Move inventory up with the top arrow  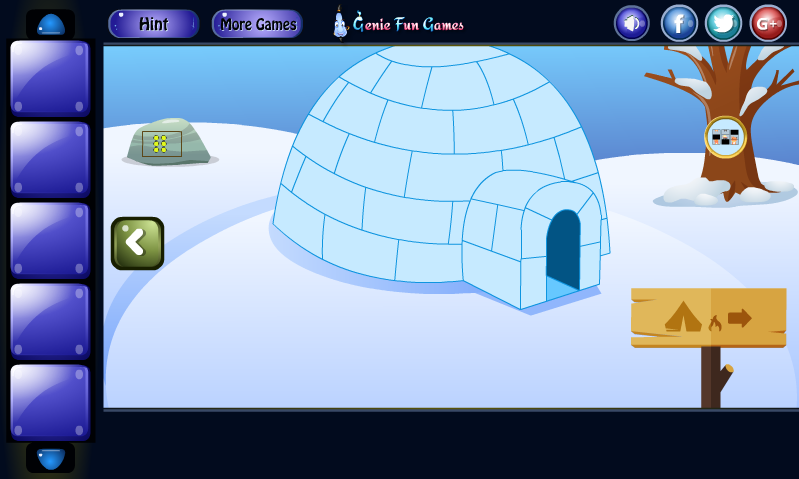click(50, 24)
